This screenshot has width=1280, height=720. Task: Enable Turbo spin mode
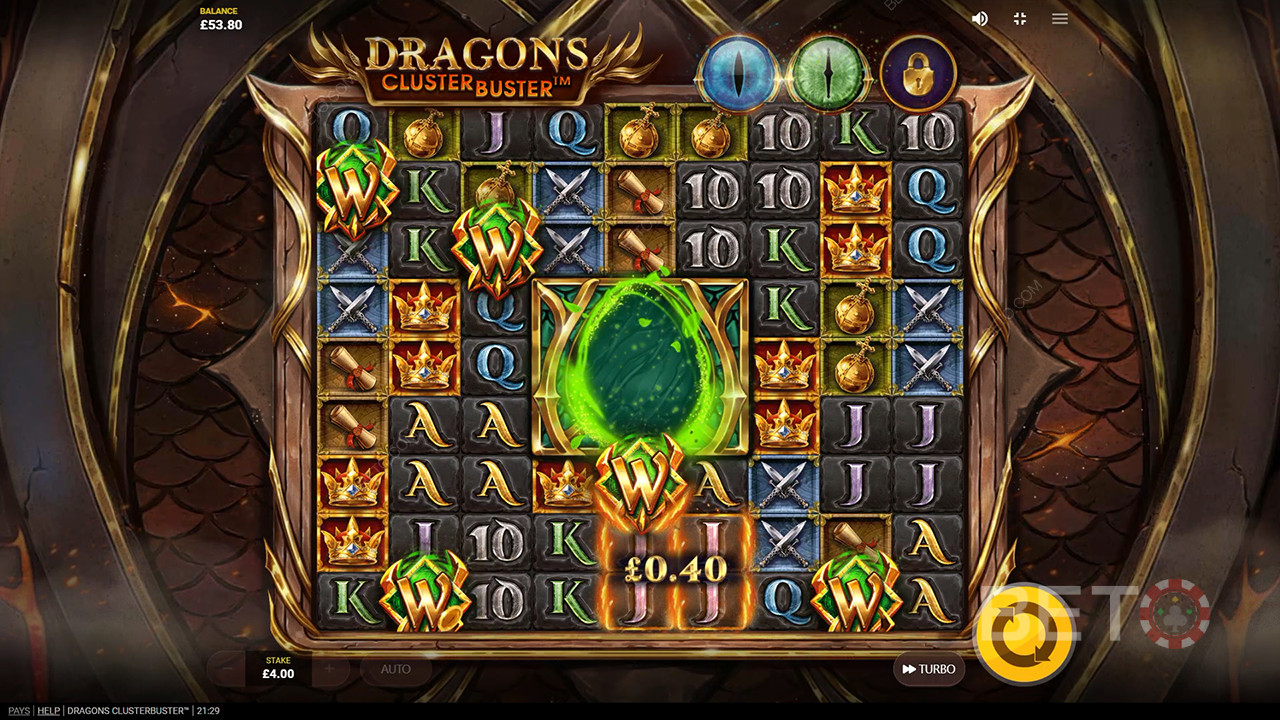click(x=928, y=669)
